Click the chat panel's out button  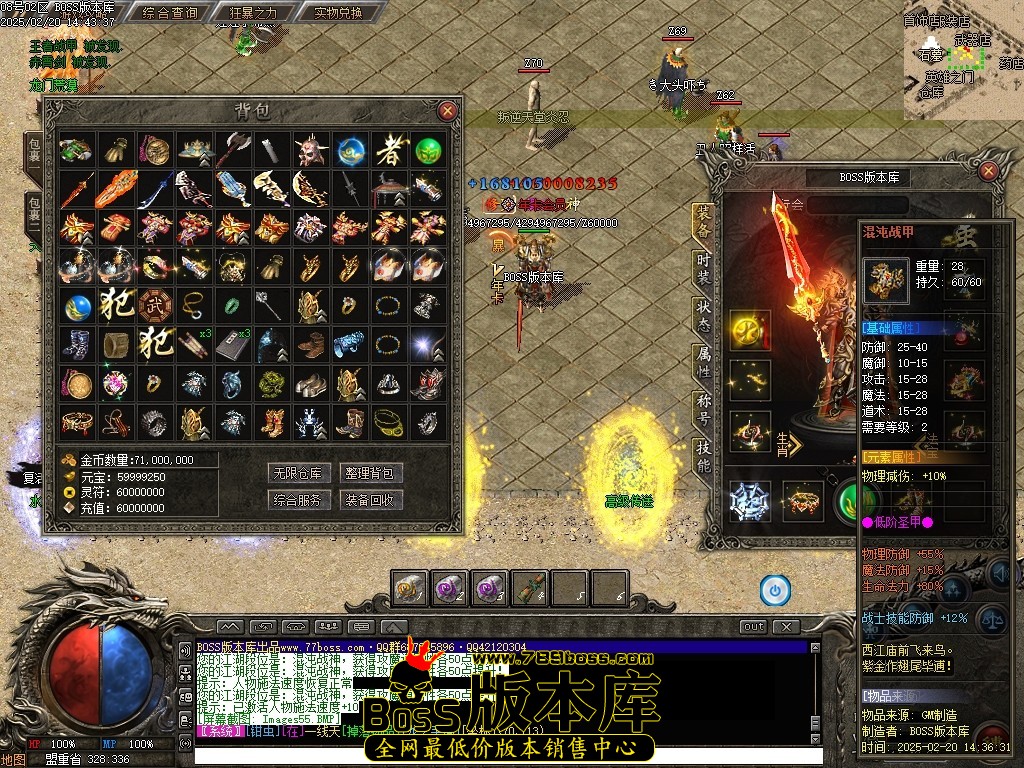(753, 627)
